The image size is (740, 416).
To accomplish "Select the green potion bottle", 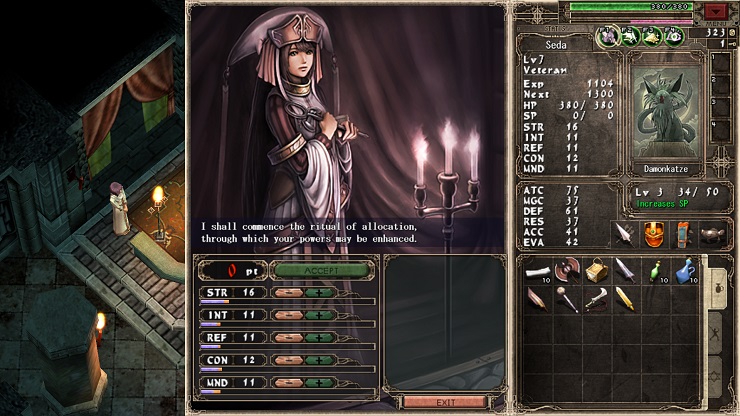I will pyautogui.click(x=654, y=270).
